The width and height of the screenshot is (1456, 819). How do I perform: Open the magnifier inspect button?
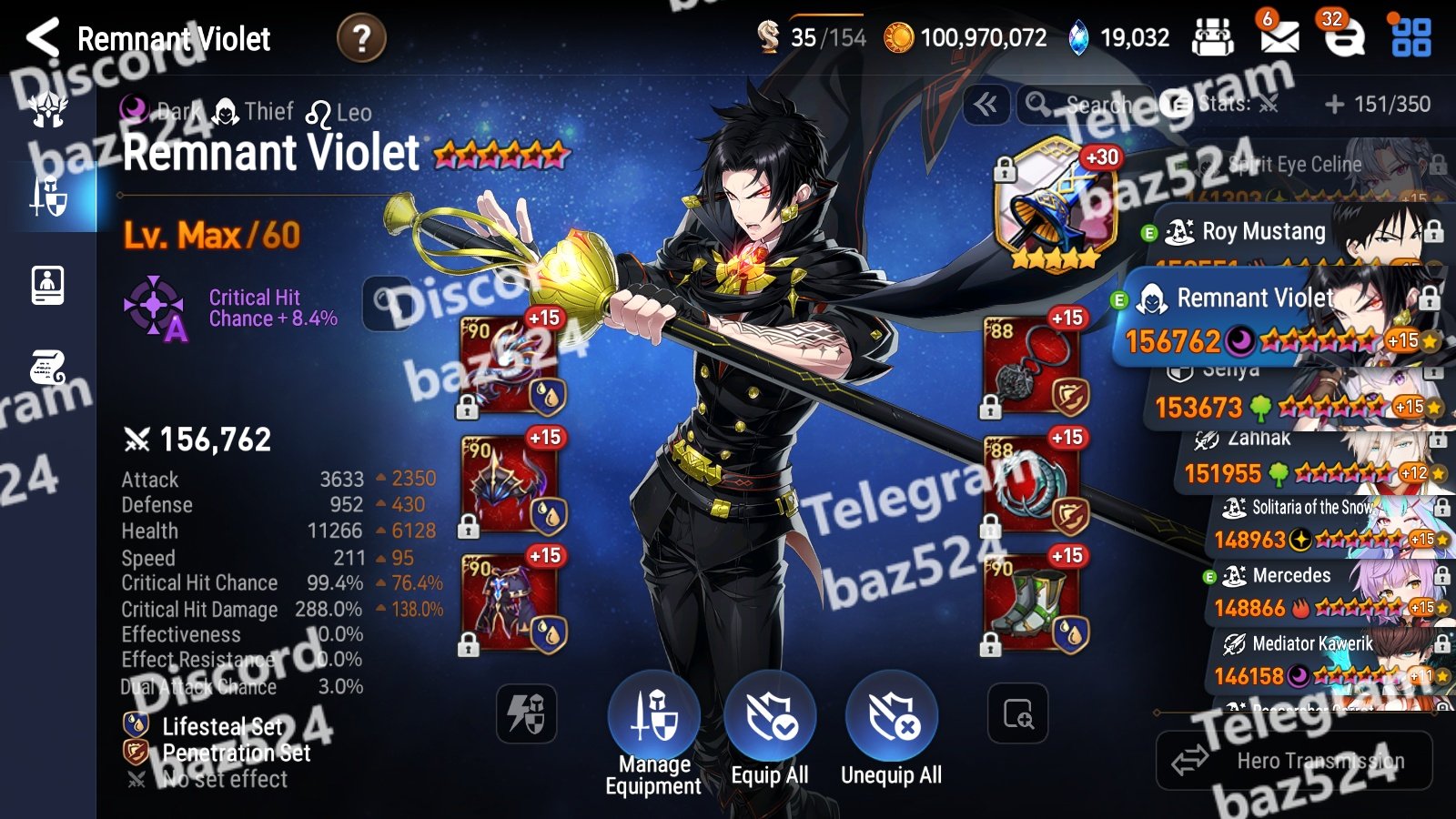pos(1017,714)
